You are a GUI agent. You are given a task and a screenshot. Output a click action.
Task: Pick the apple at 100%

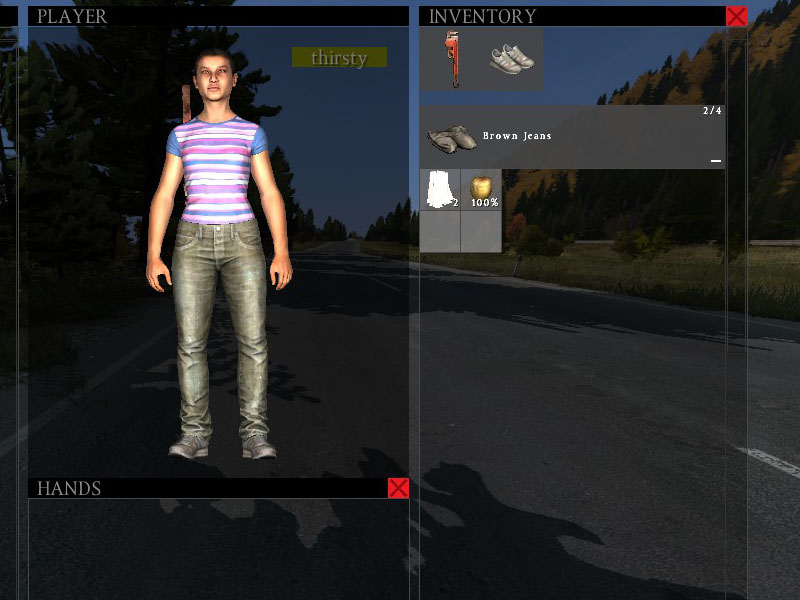[x=482, y=190]
